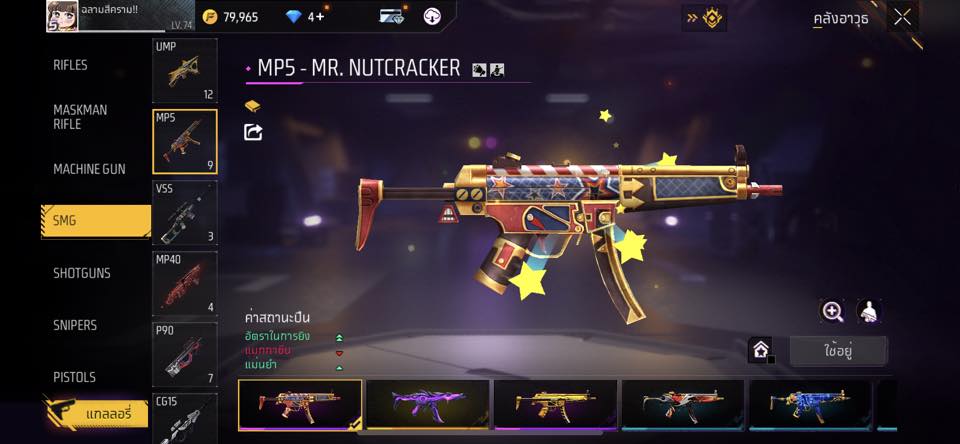Viewport: 960px width, 444px height.
Task: Open the mail envelope icon
Action: tap(391, 17)
